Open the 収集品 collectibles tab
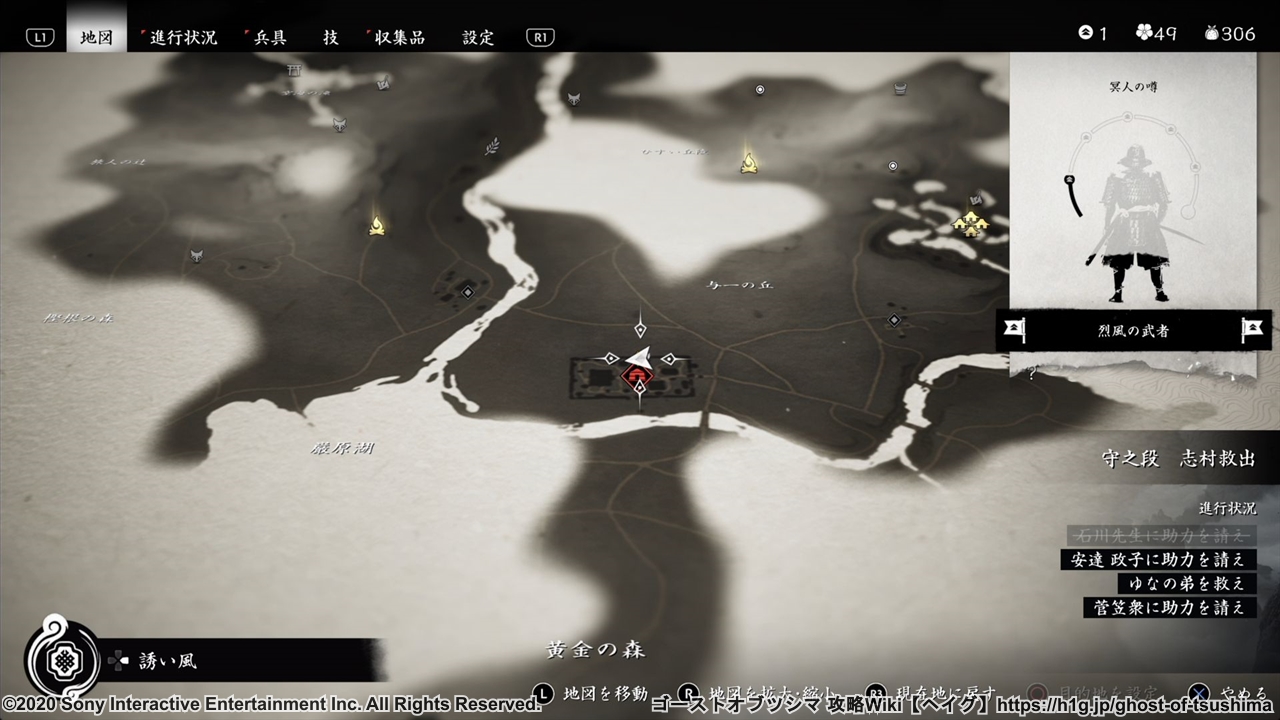 pos(399,37)
